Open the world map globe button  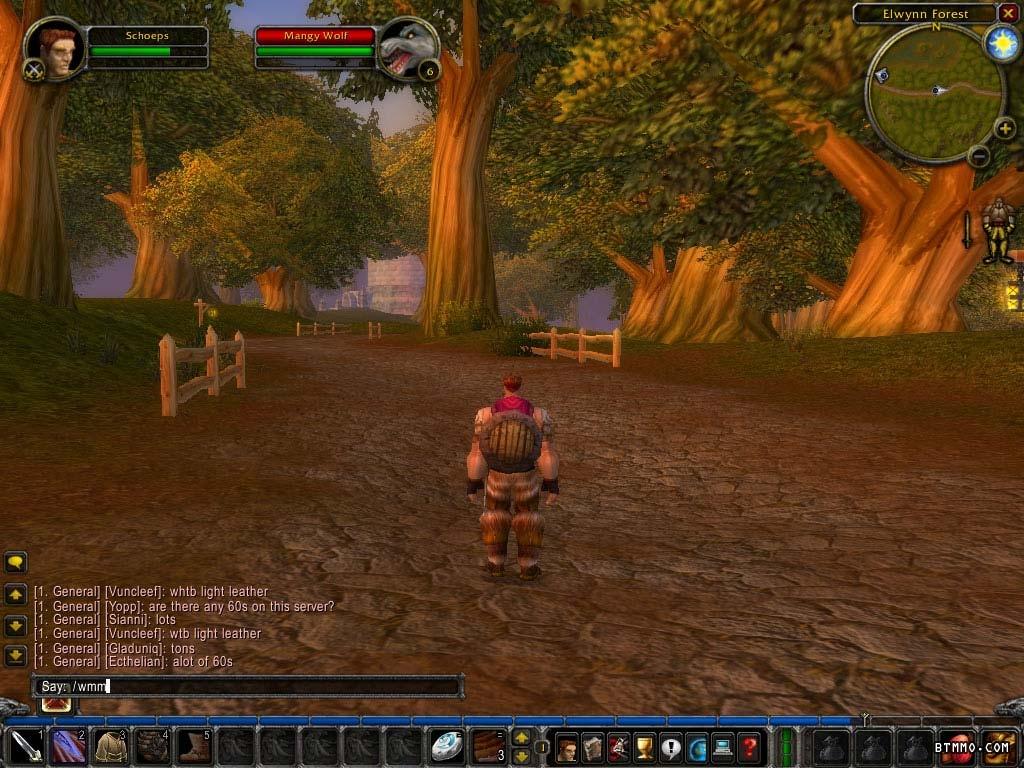(x=697, y=747)
